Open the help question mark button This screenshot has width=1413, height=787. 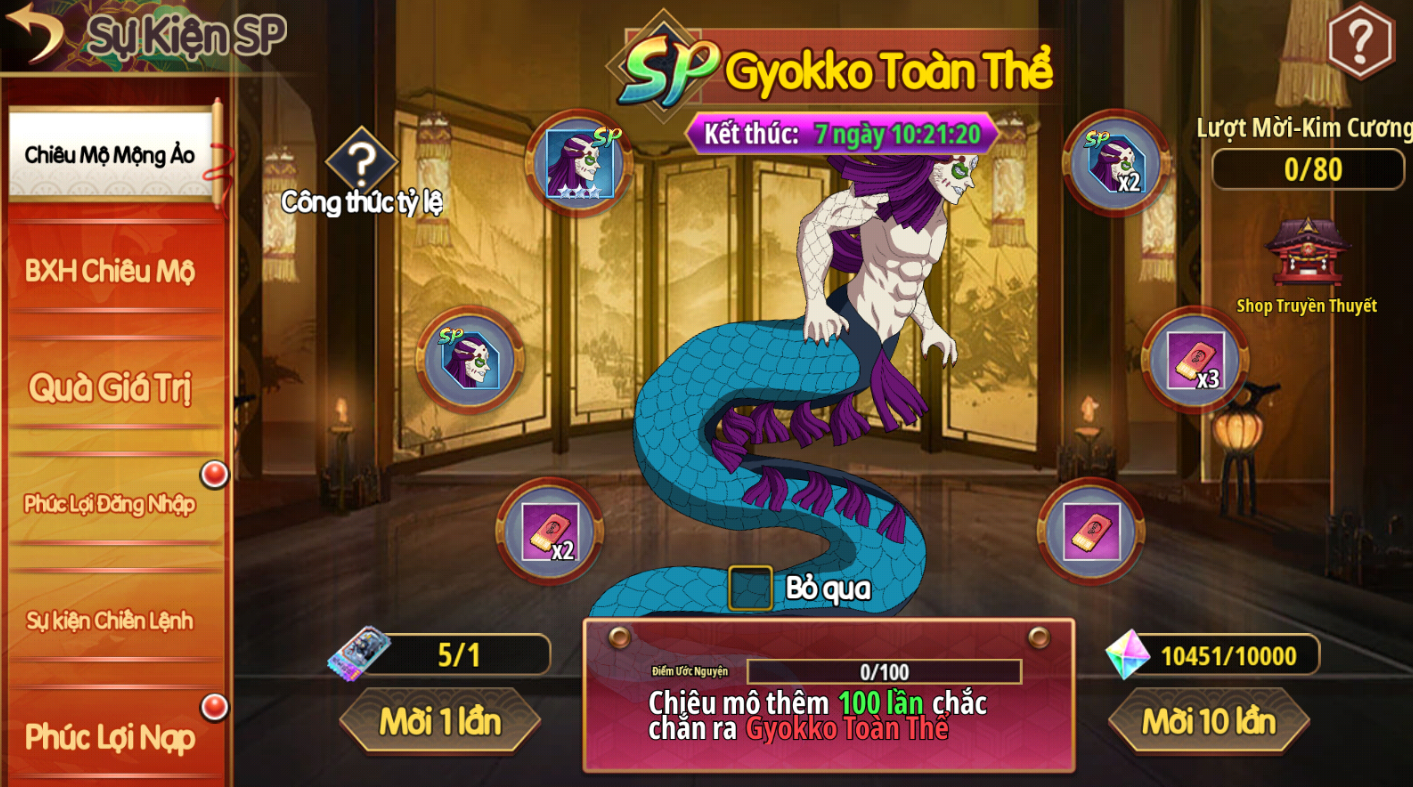click(x=1360, y=42)
